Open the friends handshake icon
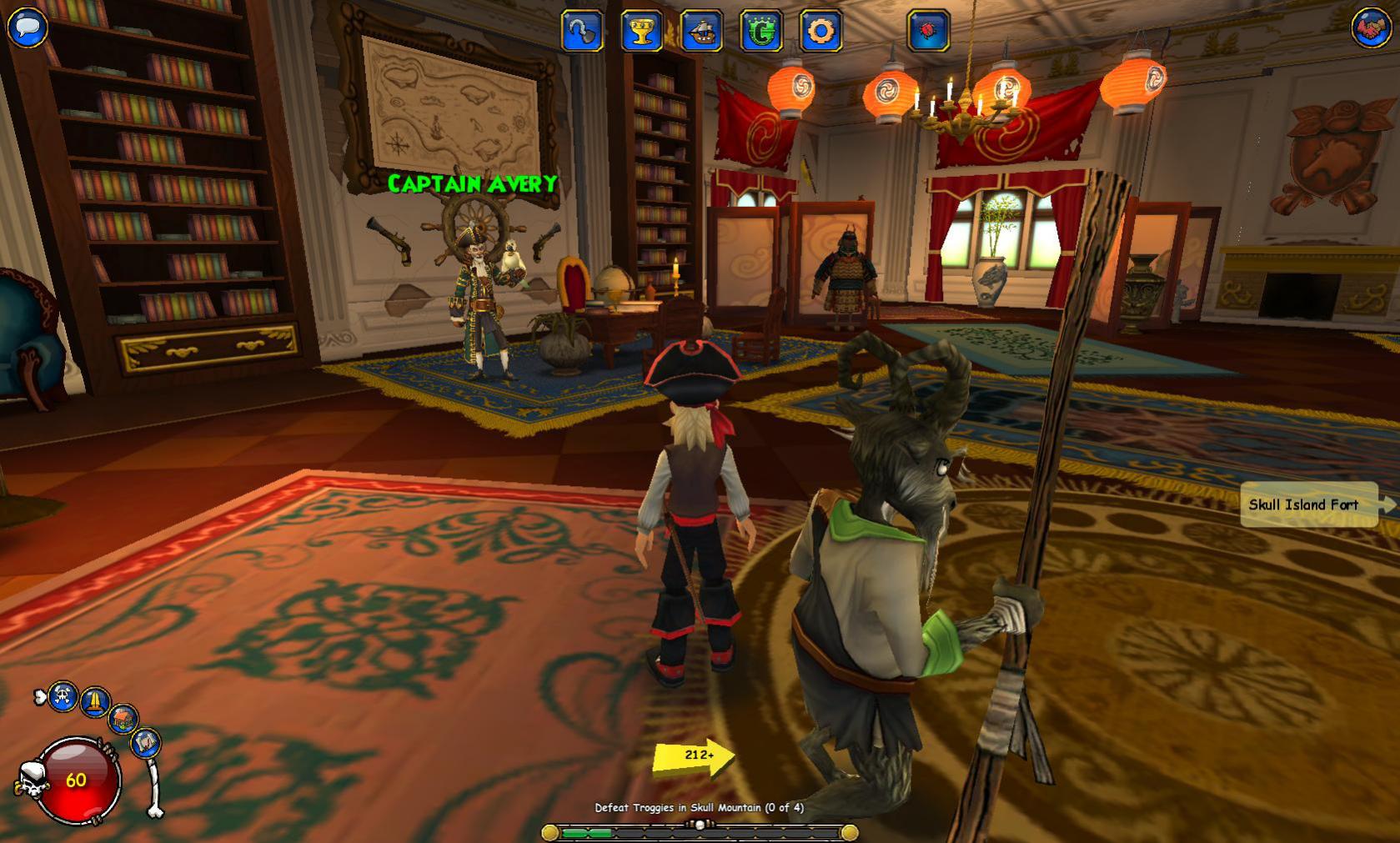The height and width of the screenshot is (843, 1400). point(1372,28)
